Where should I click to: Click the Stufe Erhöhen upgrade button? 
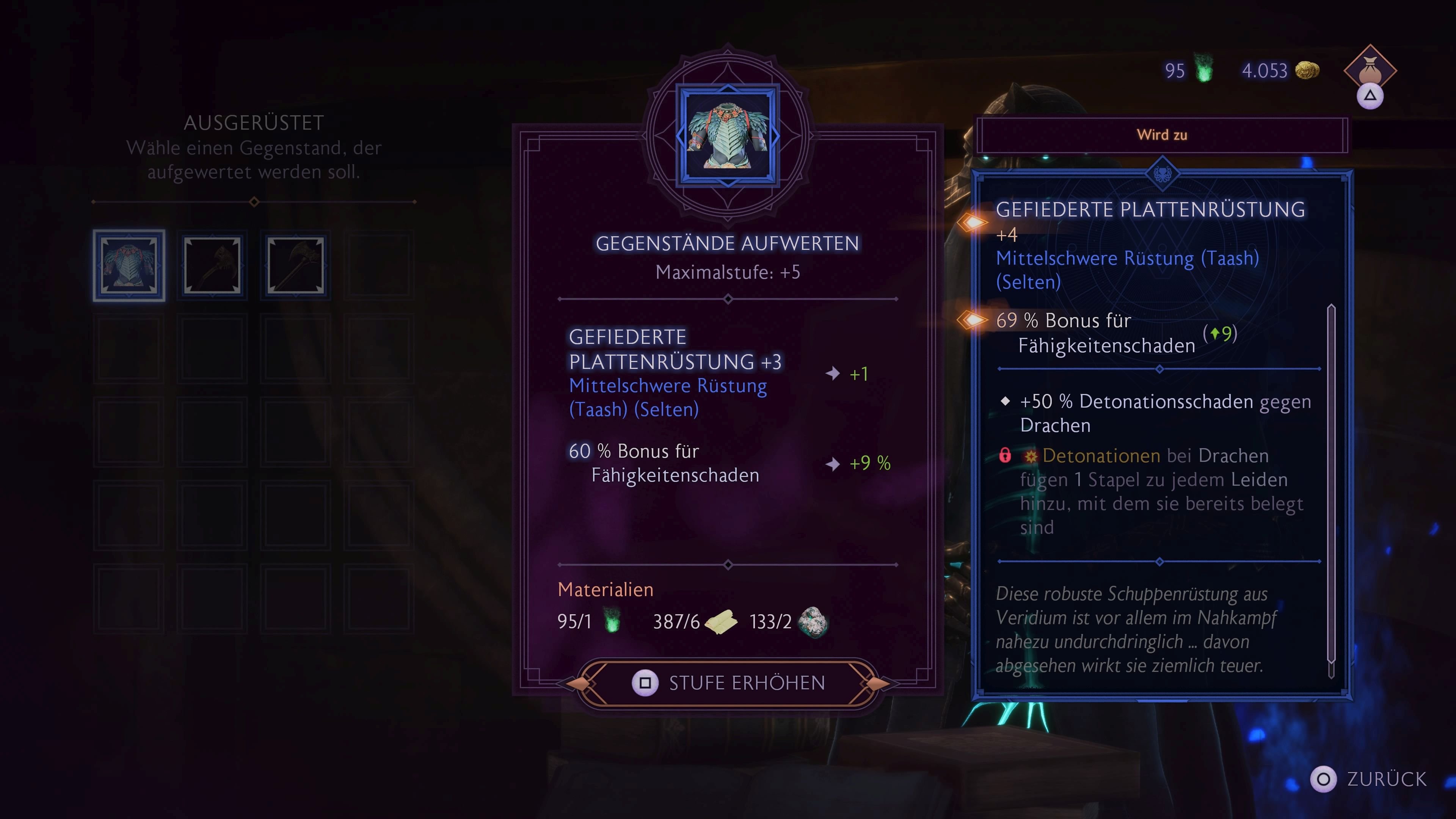[x=728, y=683]
